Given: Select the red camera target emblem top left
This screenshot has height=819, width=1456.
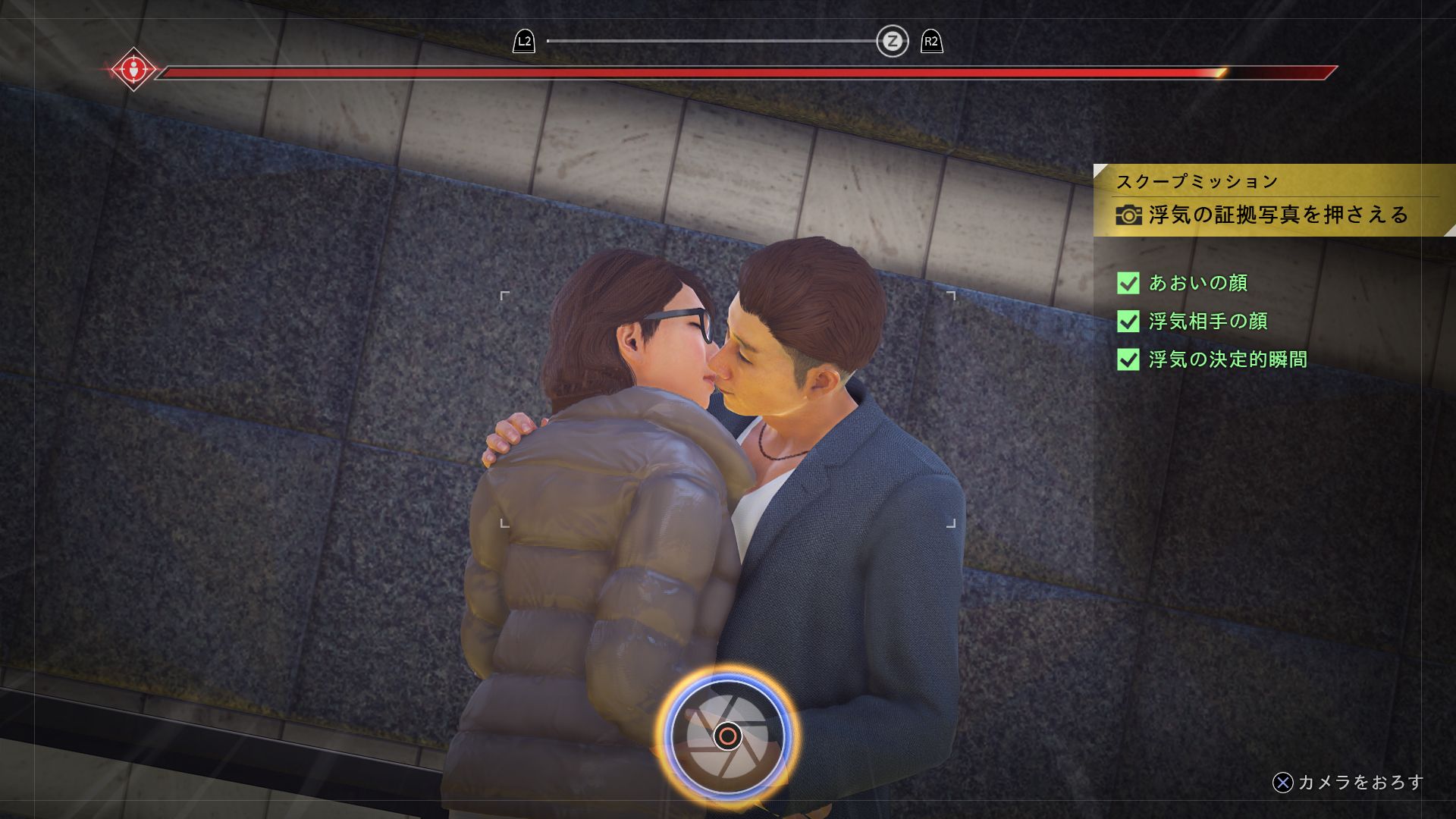Looking at the screenshot, I should (x=134, y=71).
